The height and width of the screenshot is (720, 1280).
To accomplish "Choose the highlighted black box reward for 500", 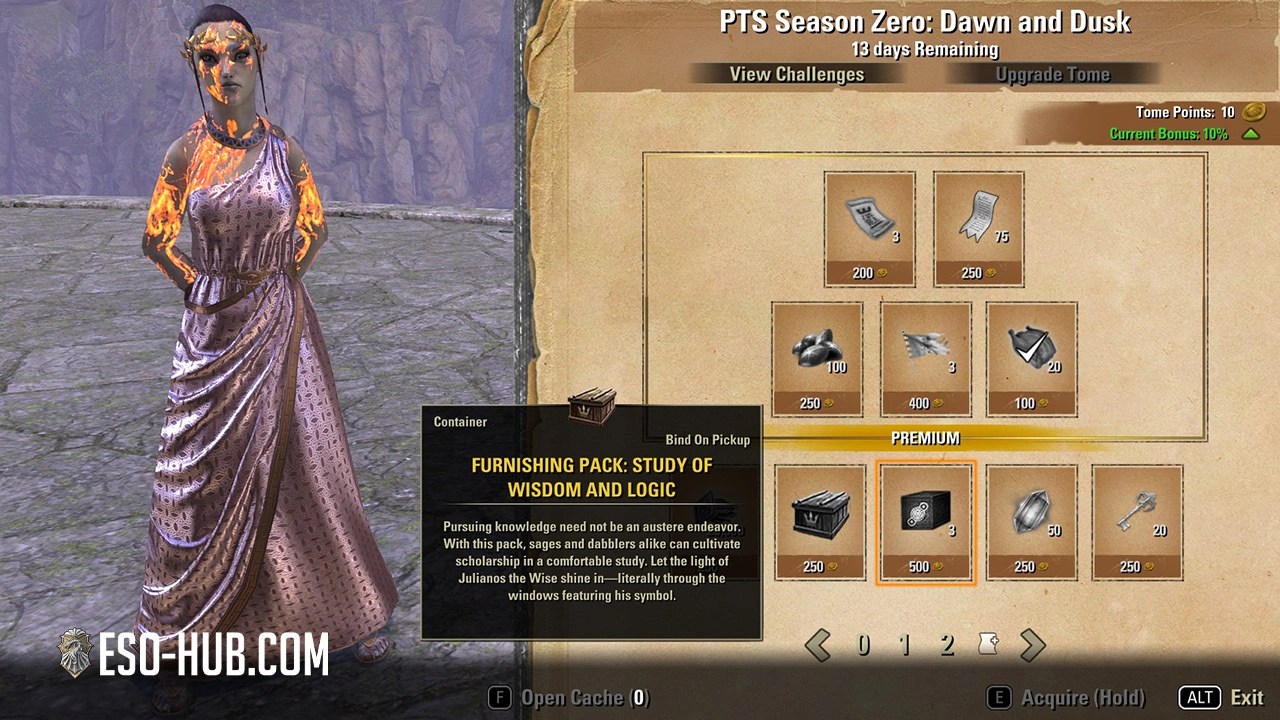I will pos(925,522).
